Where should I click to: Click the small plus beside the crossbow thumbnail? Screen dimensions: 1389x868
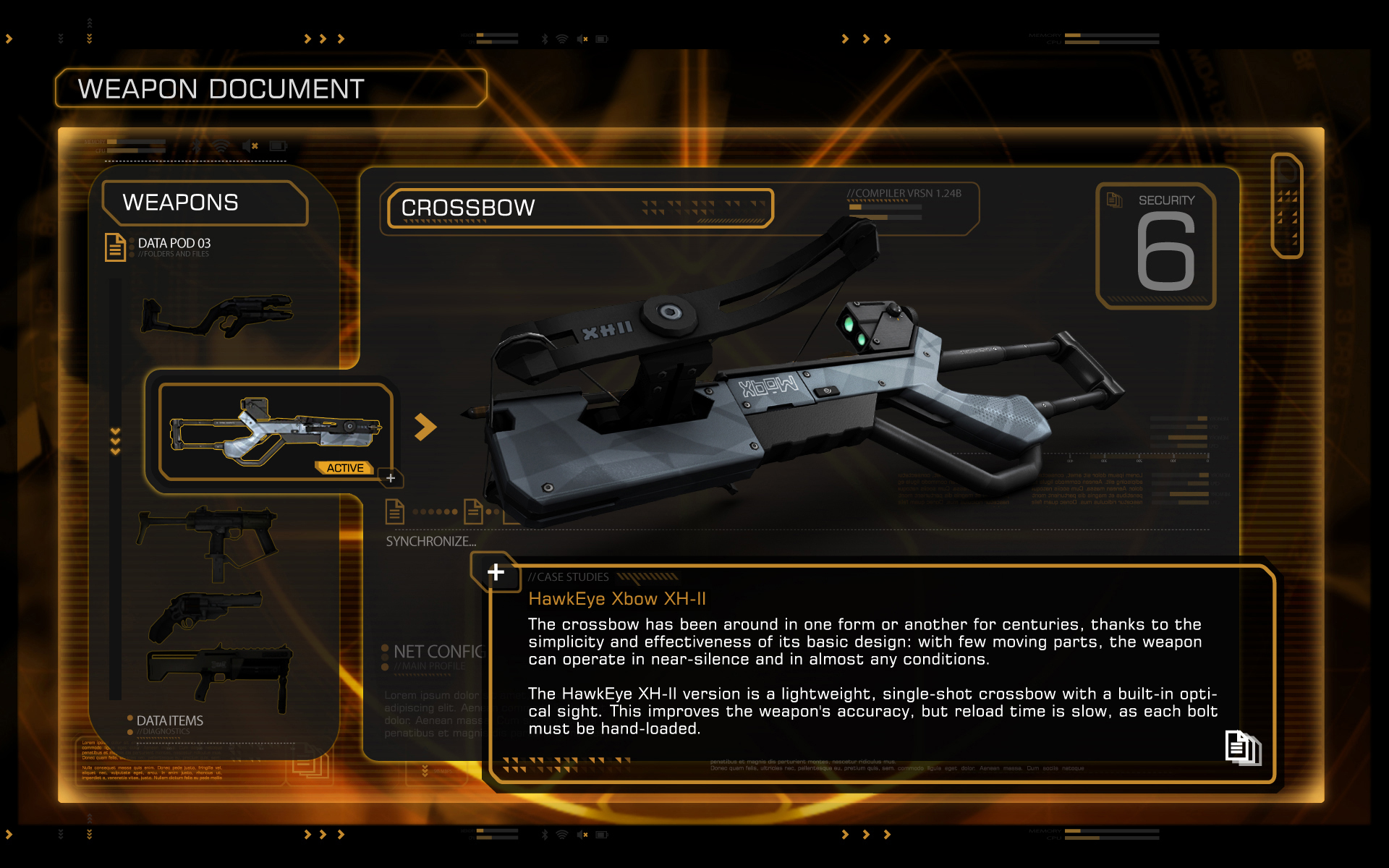pos(391,478)
